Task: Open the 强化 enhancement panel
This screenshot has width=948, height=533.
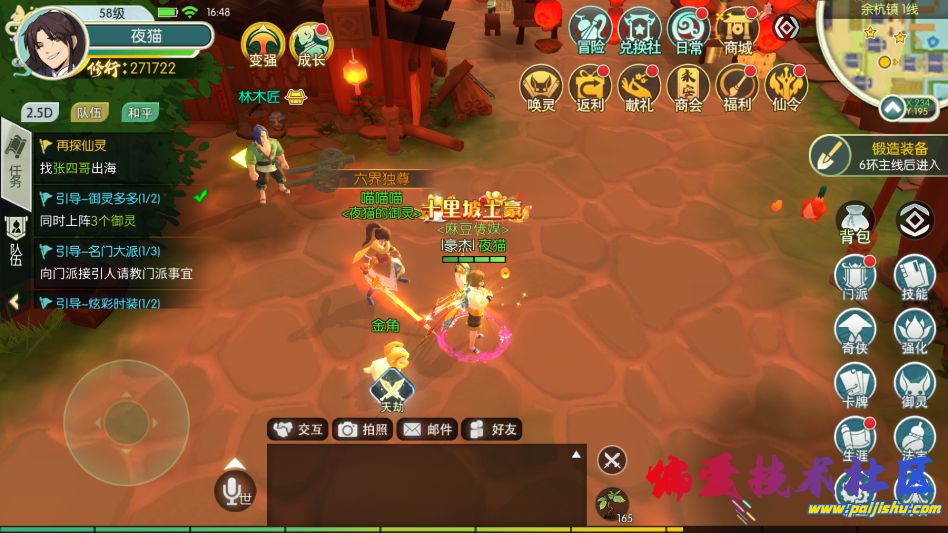Action: (914, 330)
